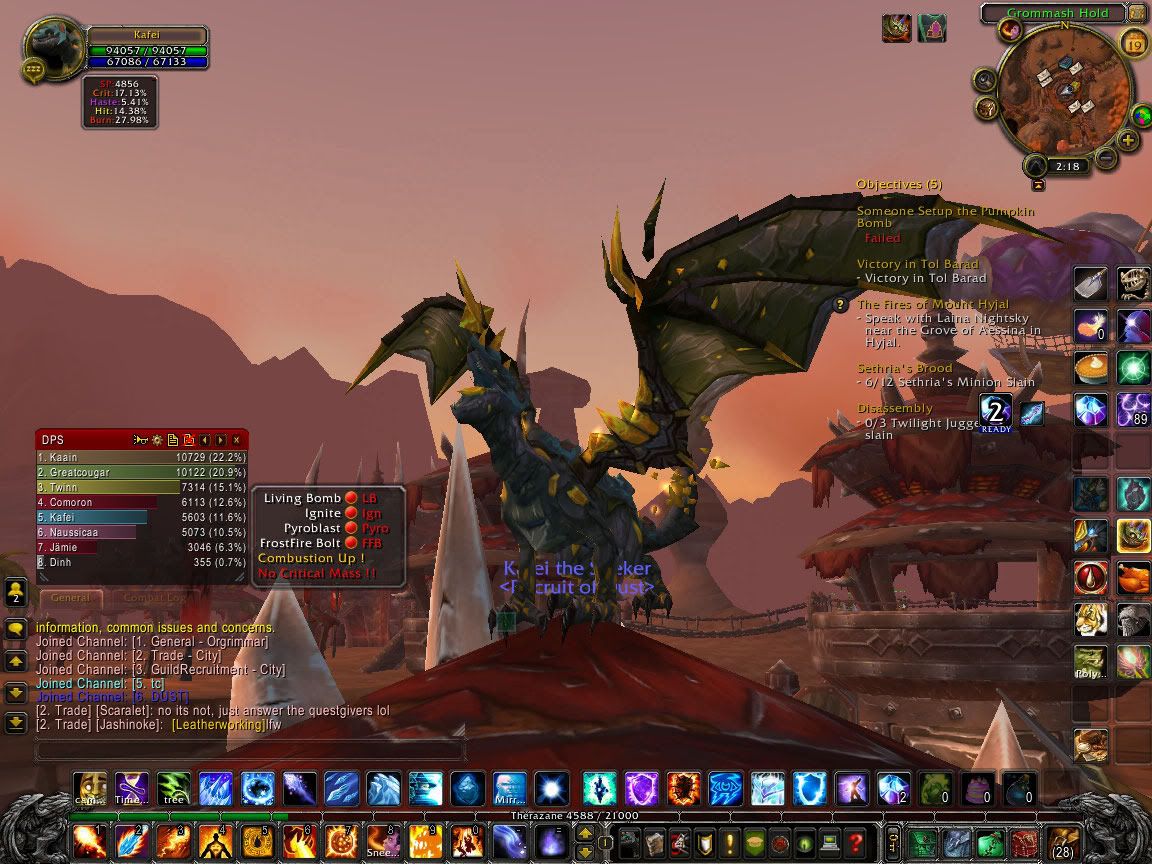Switch to the General chat tab
The image size is (1152, 864).
[70, 598]
